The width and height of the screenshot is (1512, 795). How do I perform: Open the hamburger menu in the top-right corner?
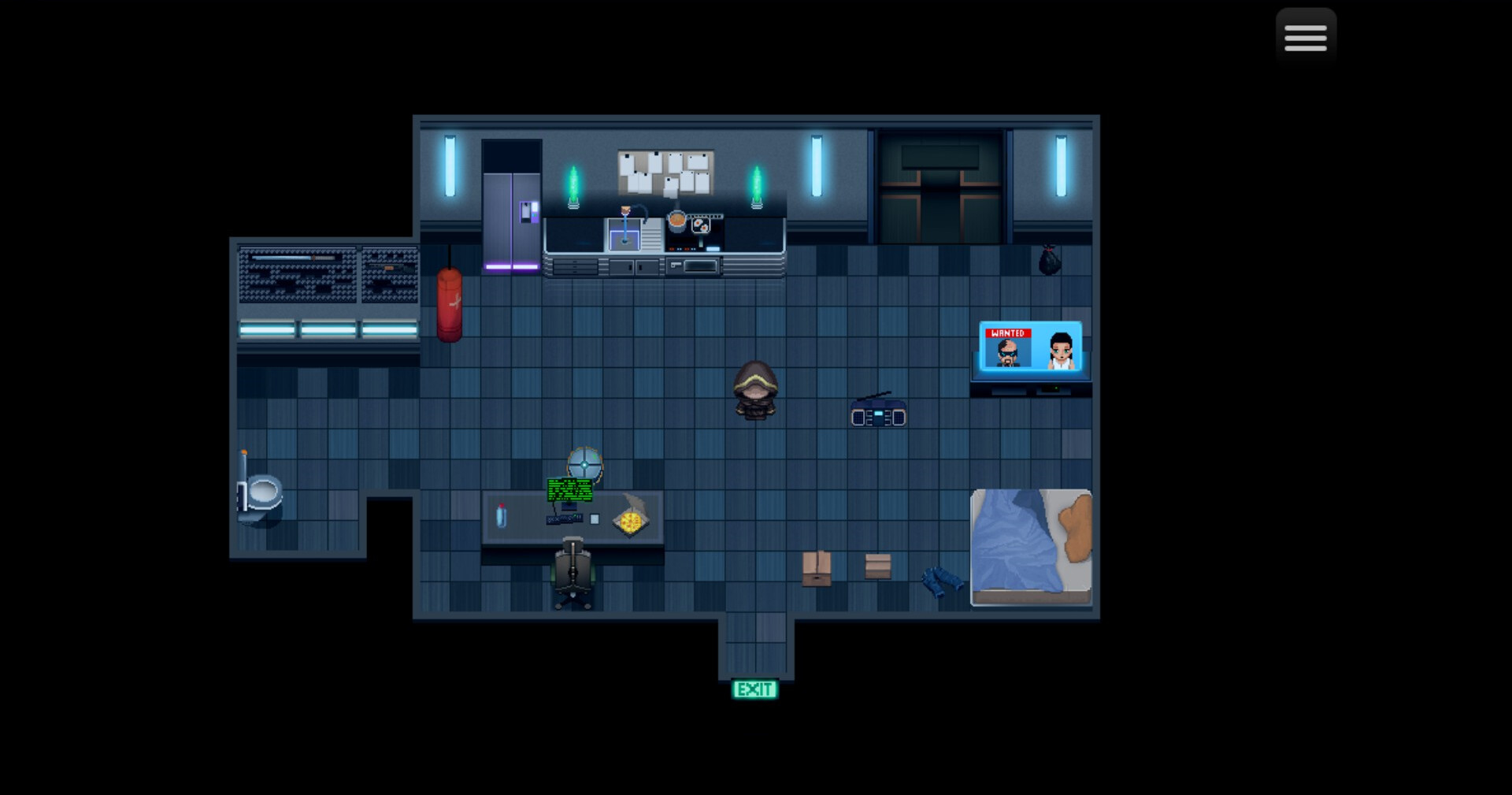1306,35
